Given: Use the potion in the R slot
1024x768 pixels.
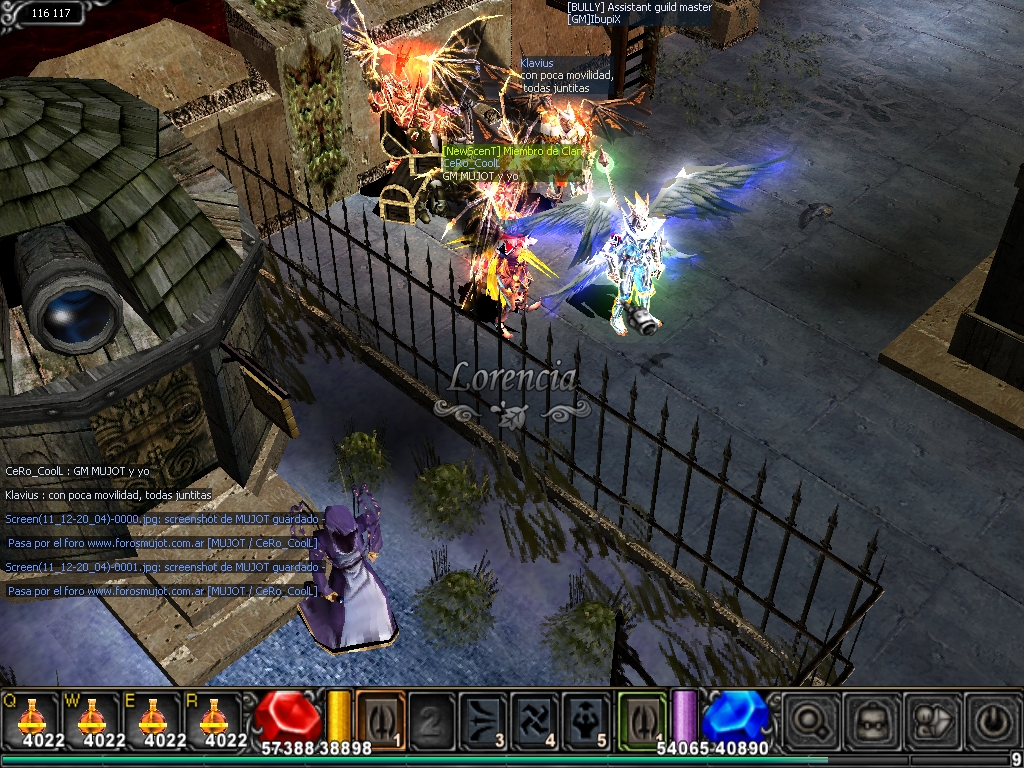Looking at the screenshot, I should pyautogui.click(x=215, y=717).
